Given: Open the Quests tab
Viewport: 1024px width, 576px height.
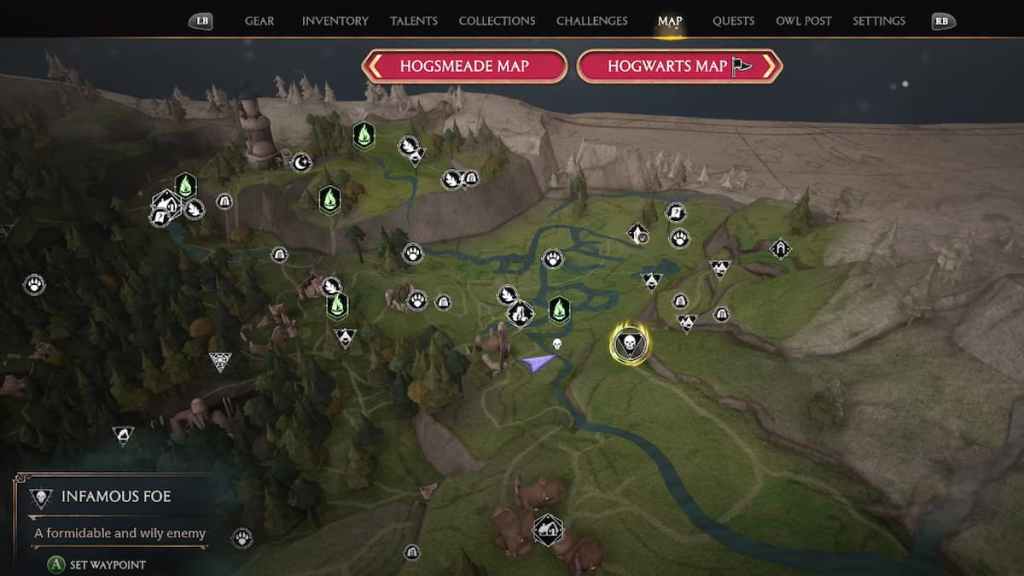Looking at the screenshot, I should pyautogui.click(x=734, y=21).
